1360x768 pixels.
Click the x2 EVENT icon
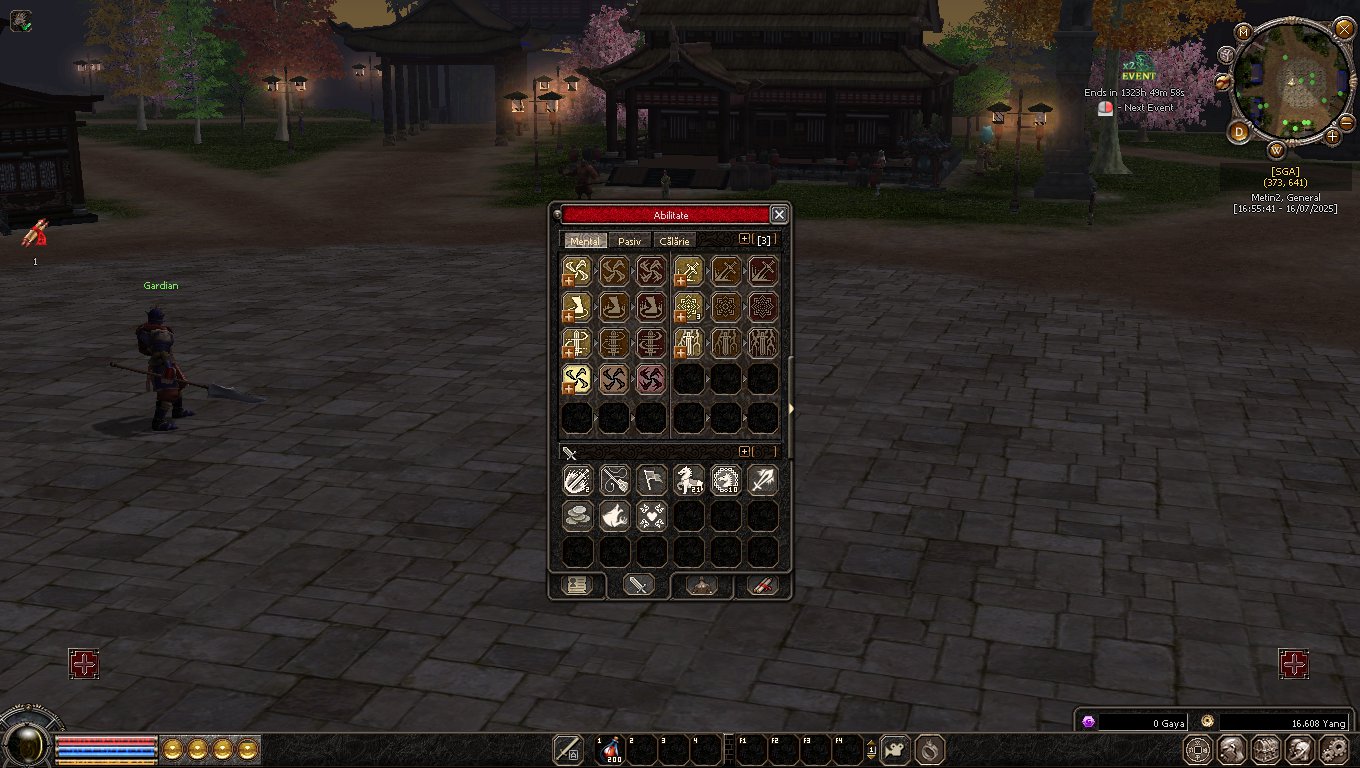(1138, 69)
